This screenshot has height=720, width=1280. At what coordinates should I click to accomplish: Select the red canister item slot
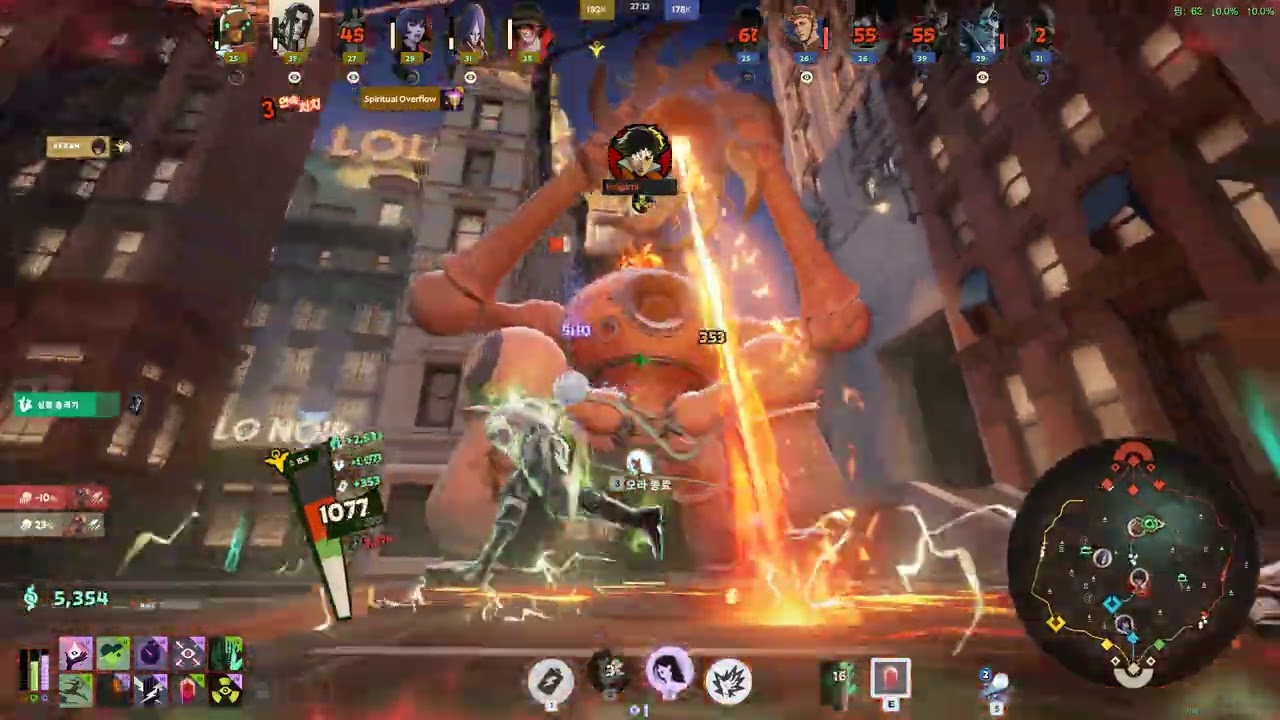click(x=890, y=678)
